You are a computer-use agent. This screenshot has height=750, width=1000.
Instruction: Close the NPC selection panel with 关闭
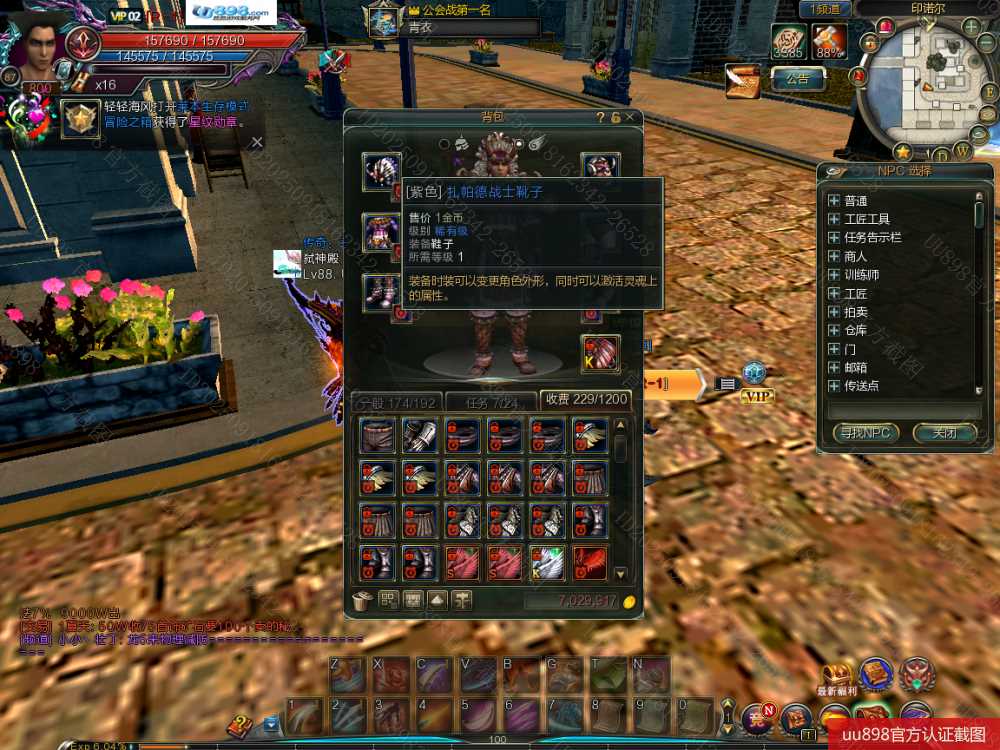[x=944, y=433]
